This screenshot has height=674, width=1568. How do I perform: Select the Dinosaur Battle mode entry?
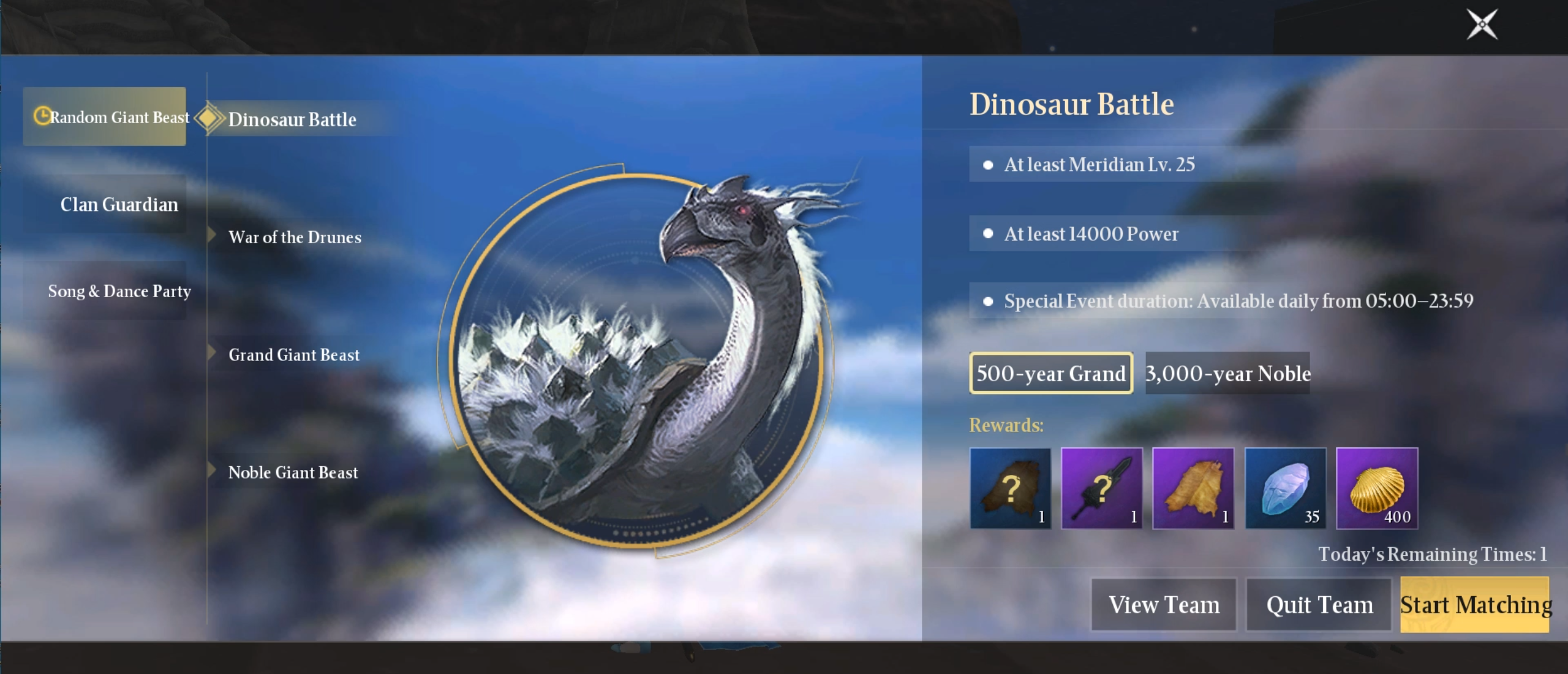point(293,120)
